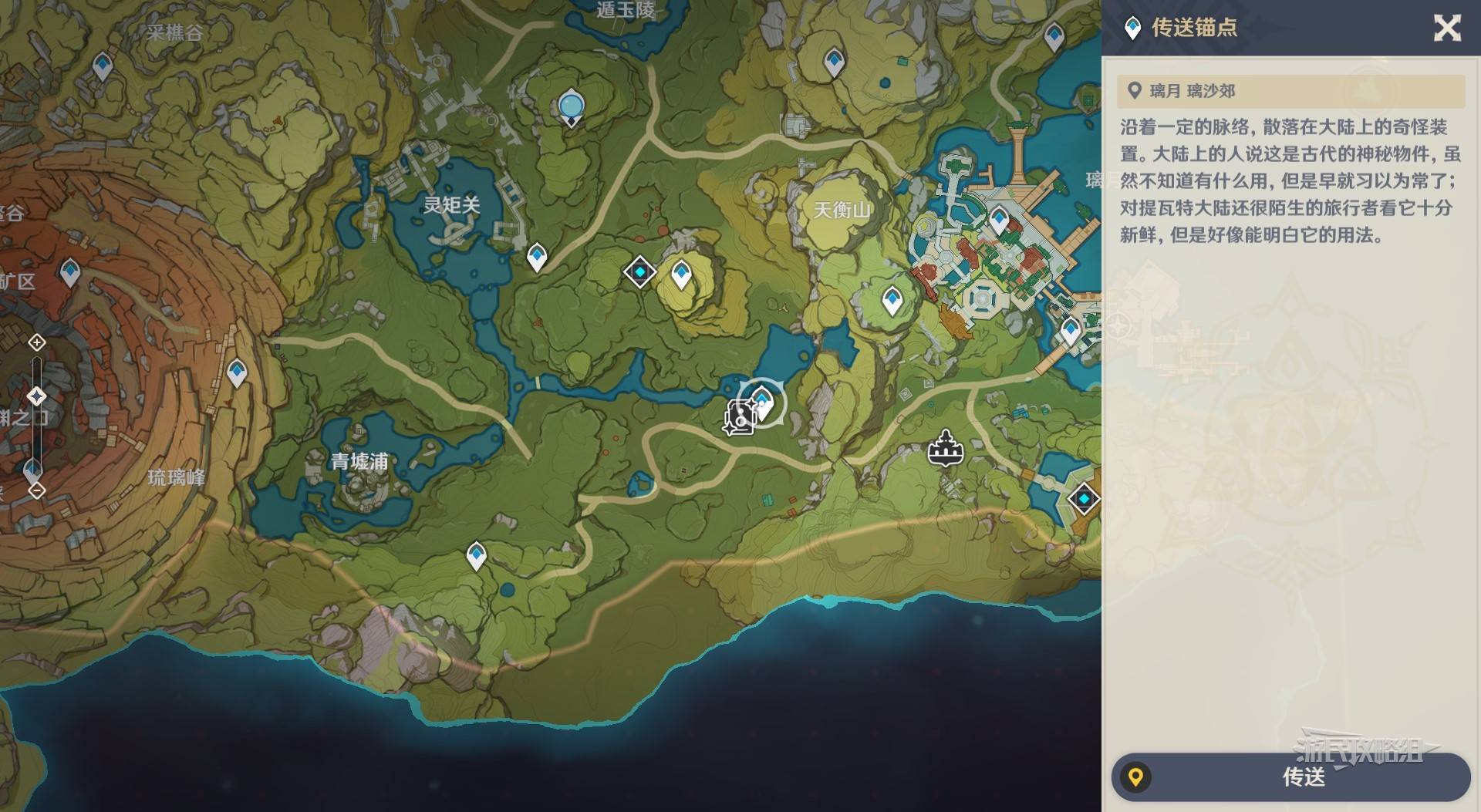
Task: Select the waypoint inside Liyue Harbor city
Action: pos(1000,220)
